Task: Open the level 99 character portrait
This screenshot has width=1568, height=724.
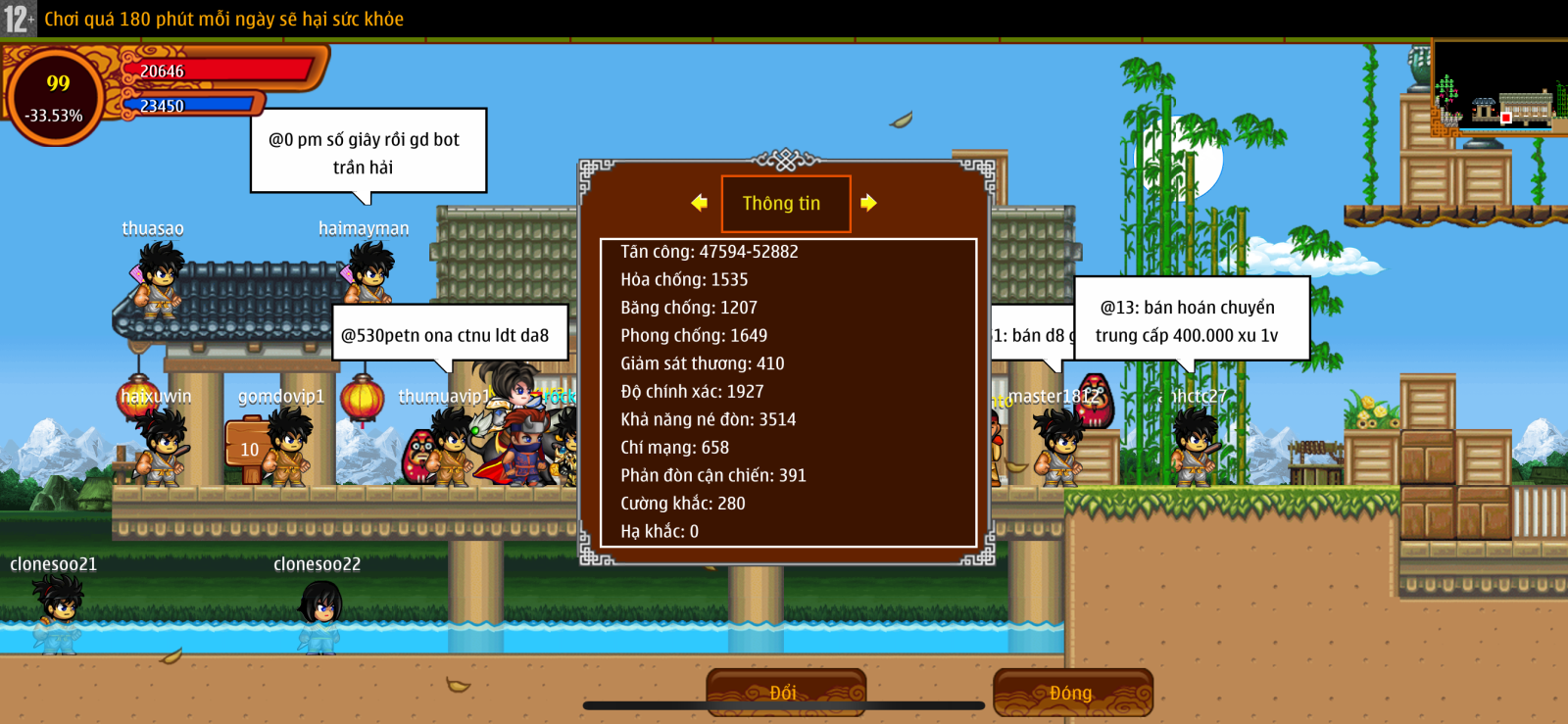Action: 56,97
